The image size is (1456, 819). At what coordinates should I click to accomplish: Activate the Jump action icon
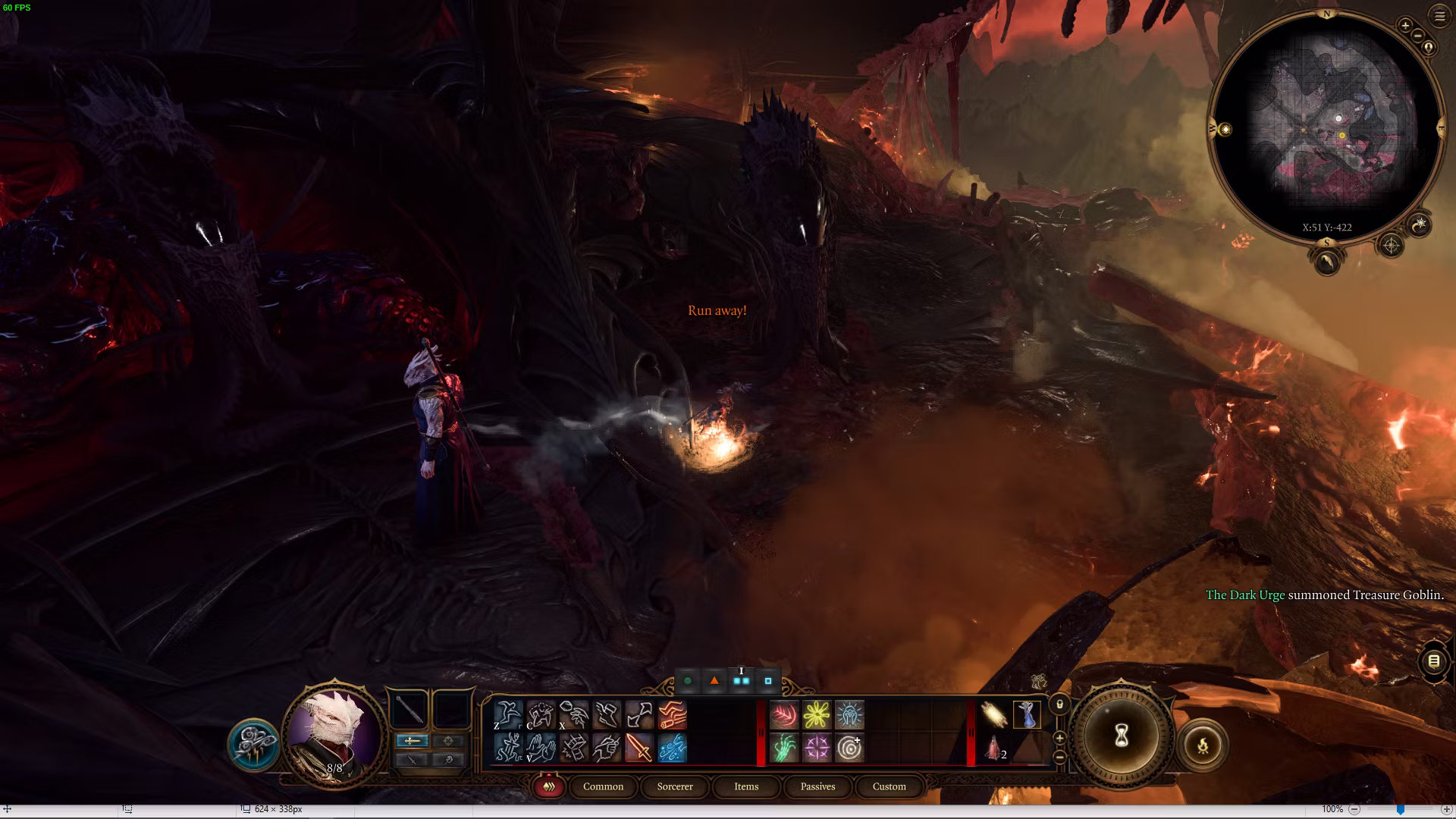(507, 715)
